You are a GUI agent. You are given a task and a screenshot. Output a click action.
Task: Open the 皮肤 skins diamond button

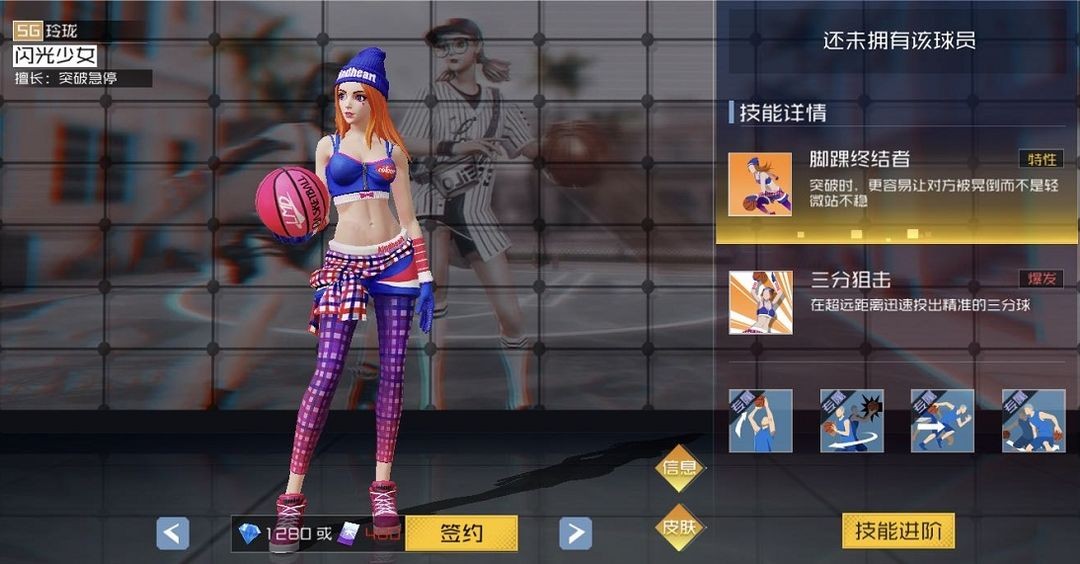[680, 526]
